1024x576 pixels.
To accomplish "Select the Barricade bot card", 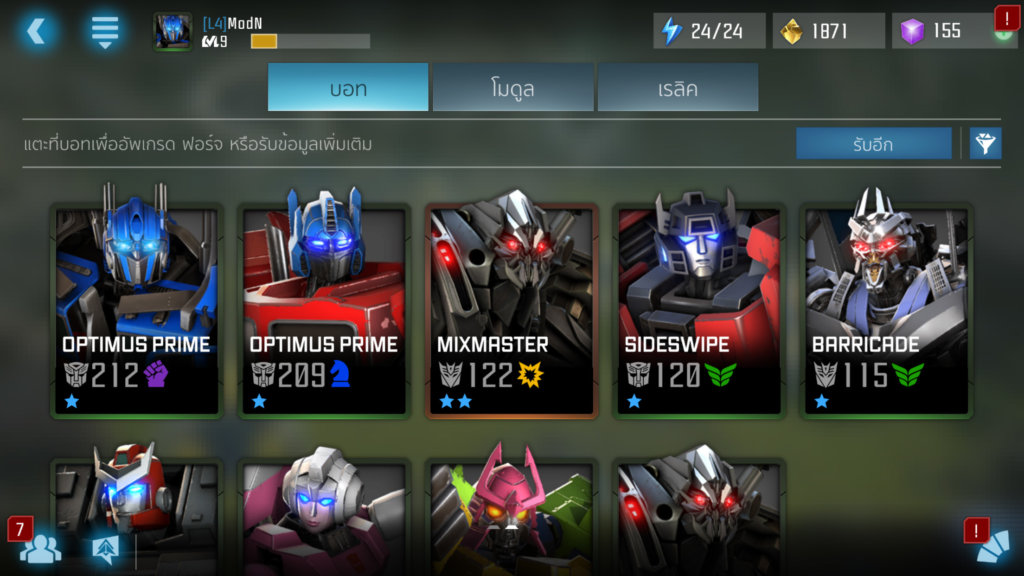I will pos(887,310).
